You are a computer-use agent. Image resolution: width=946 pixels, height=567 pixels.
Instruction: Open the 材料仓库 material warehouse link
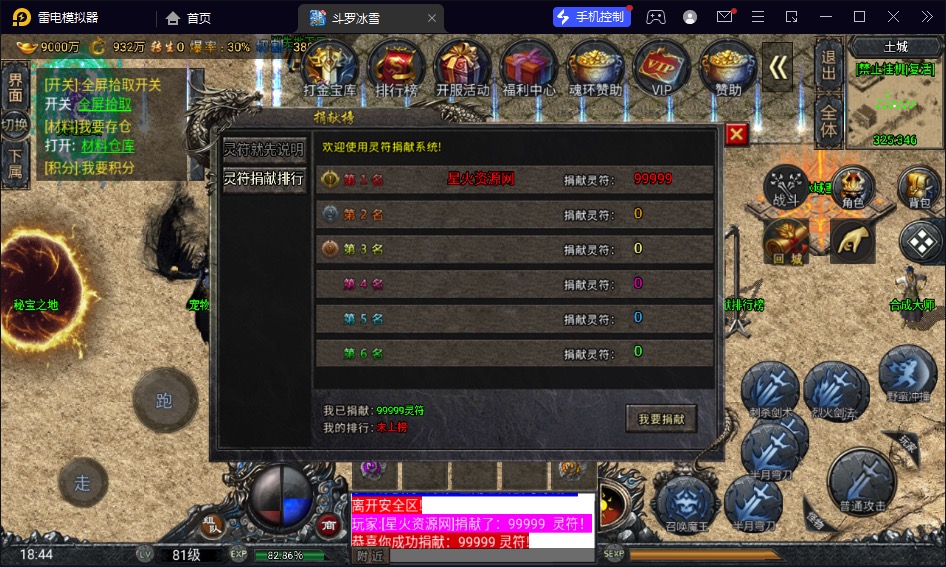(108, 146)
